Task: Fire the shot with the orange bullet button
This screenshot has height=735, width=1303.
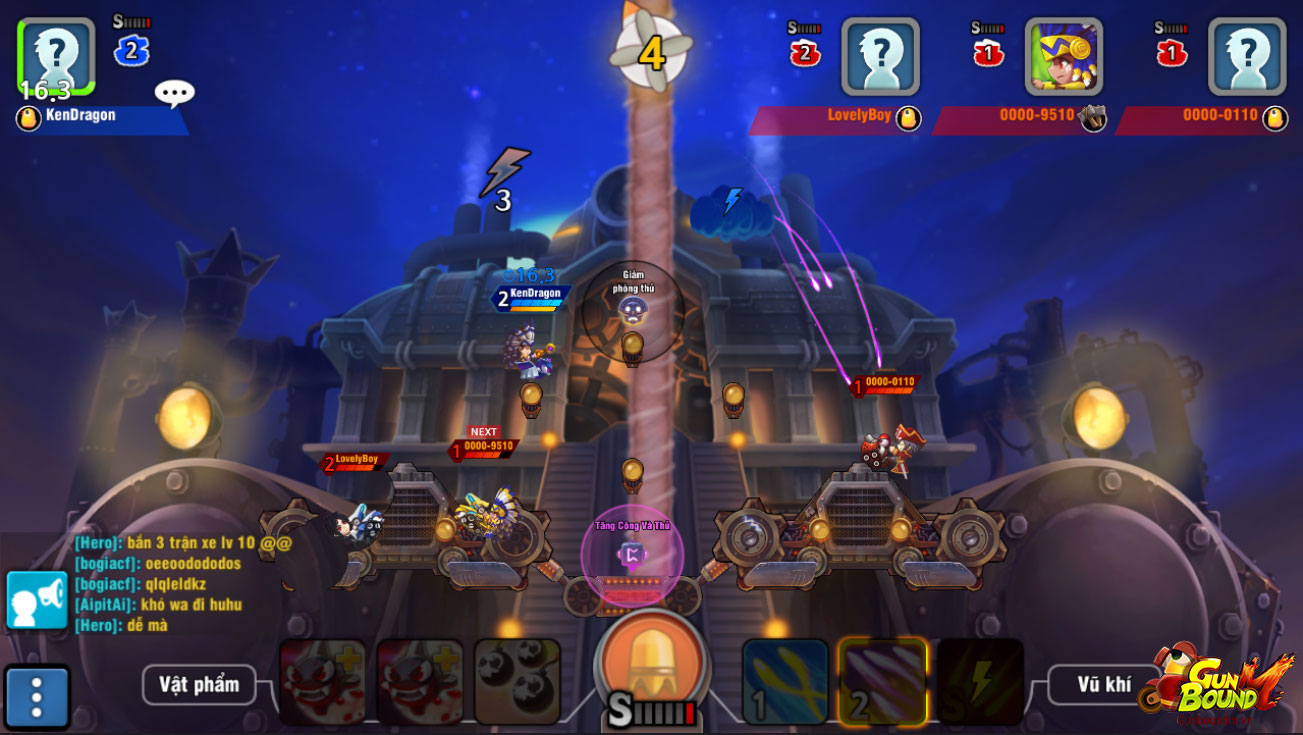Action: point(653,662)
